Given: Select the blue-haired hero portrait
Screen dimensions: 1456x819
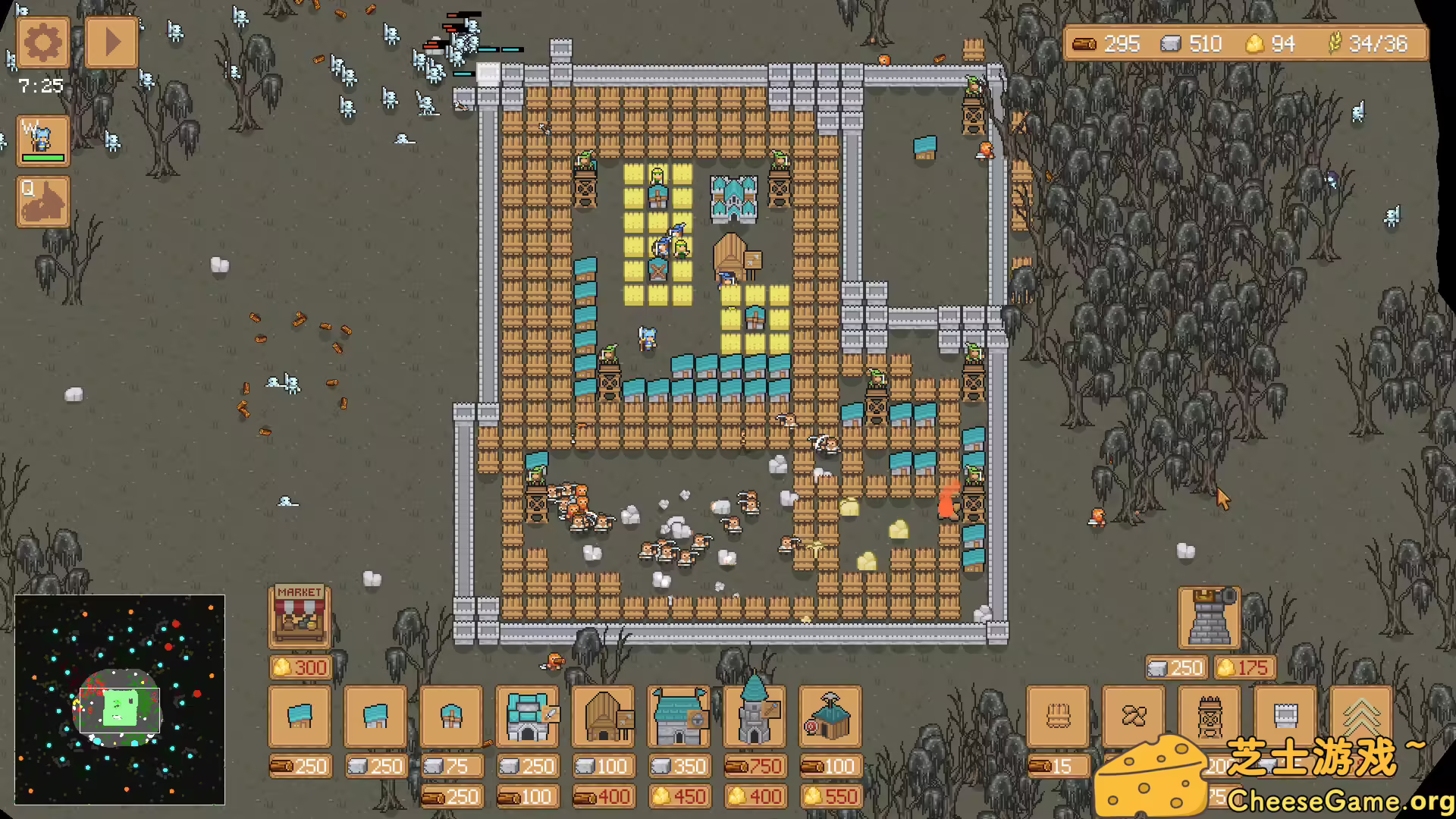Looking at the screenshot, I should pyautogui.click(x=43, y=140).
